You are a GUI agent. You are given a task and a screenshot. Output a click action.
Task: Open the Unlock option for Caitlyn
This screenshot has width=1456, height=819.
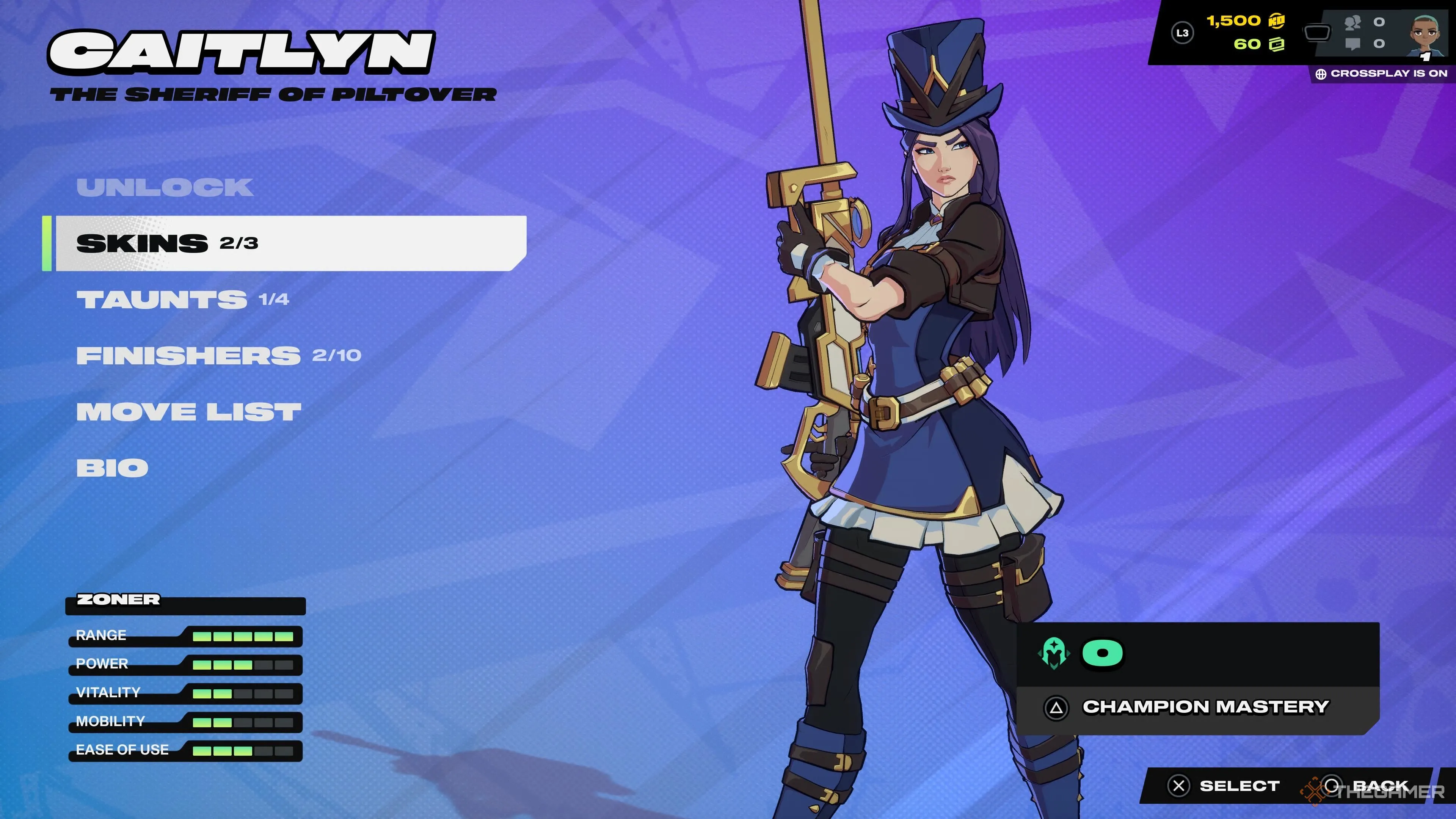pos(165,188)
